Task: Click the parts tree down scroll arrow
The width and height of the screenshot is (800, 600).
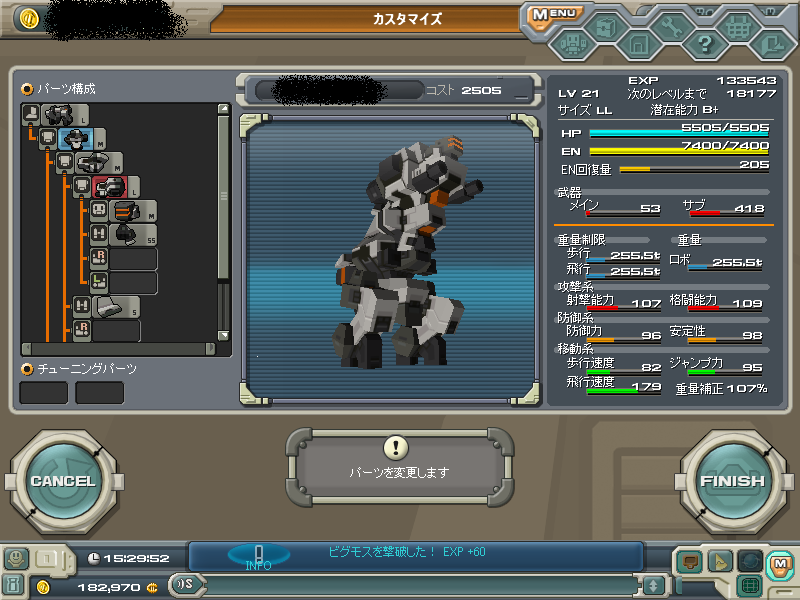Action: click(x=224, y=335)
